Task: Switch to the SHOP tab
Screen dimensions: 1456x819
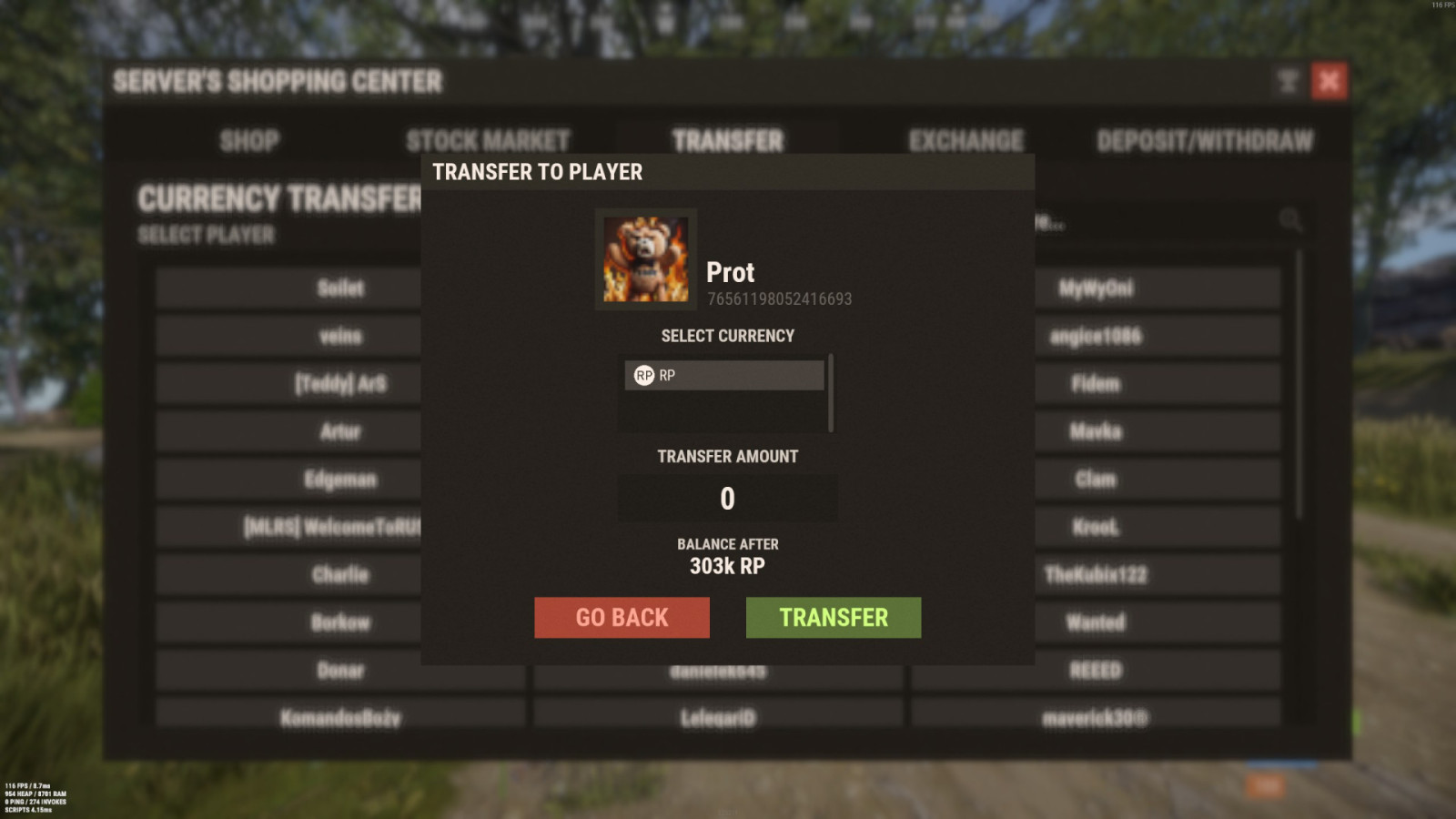Action: [x=248, y=141]
